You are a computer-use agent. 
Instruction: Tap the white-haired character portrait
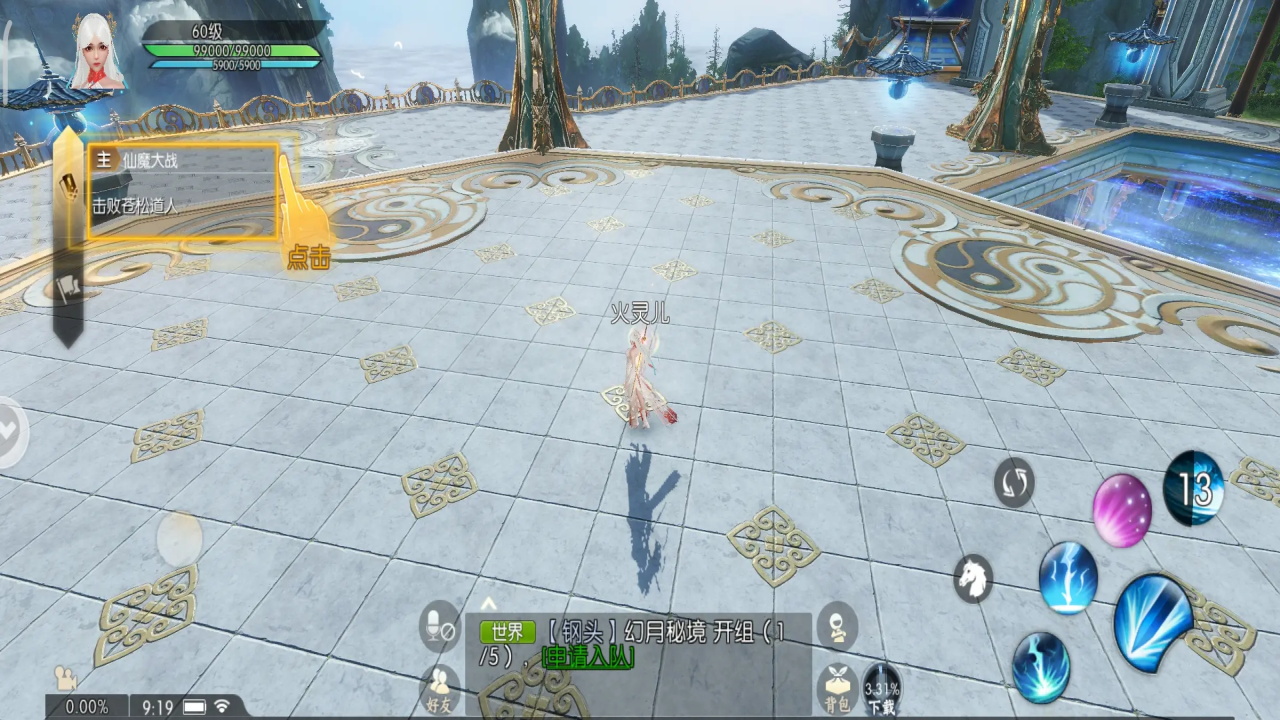tap(97, 52)
